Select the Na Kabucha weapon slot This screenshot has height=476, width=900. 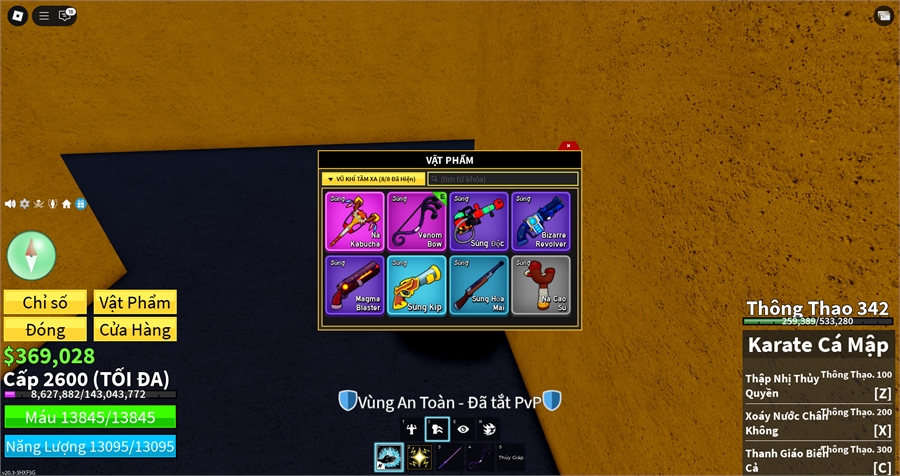(x=354, y=221)
